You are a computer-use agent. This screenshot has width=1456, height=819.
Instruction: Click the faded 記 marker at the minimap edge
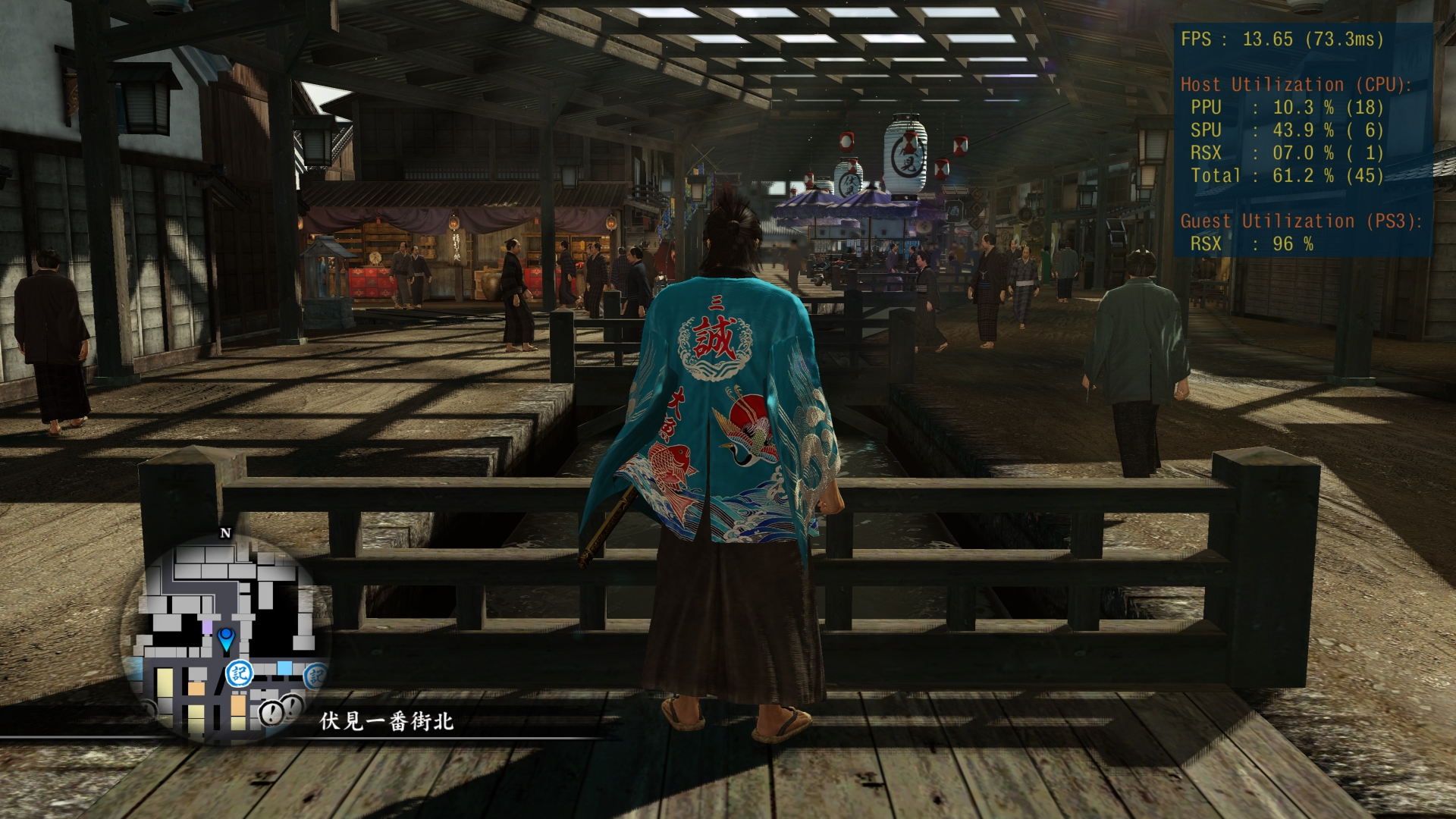pyautogui.click(x=314, y=676)
